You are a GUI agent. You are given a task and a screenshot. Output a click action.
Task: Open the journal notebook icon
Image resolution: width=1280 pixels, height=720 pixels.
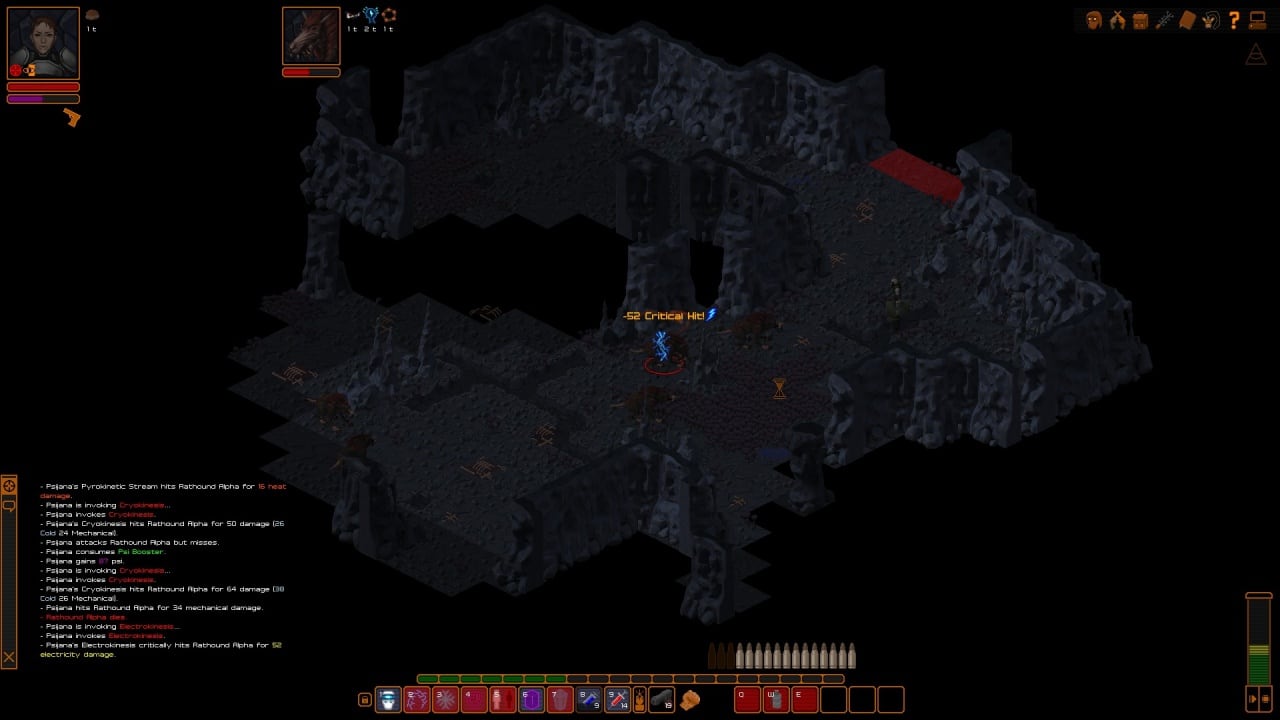click(x=1187, y=20)
